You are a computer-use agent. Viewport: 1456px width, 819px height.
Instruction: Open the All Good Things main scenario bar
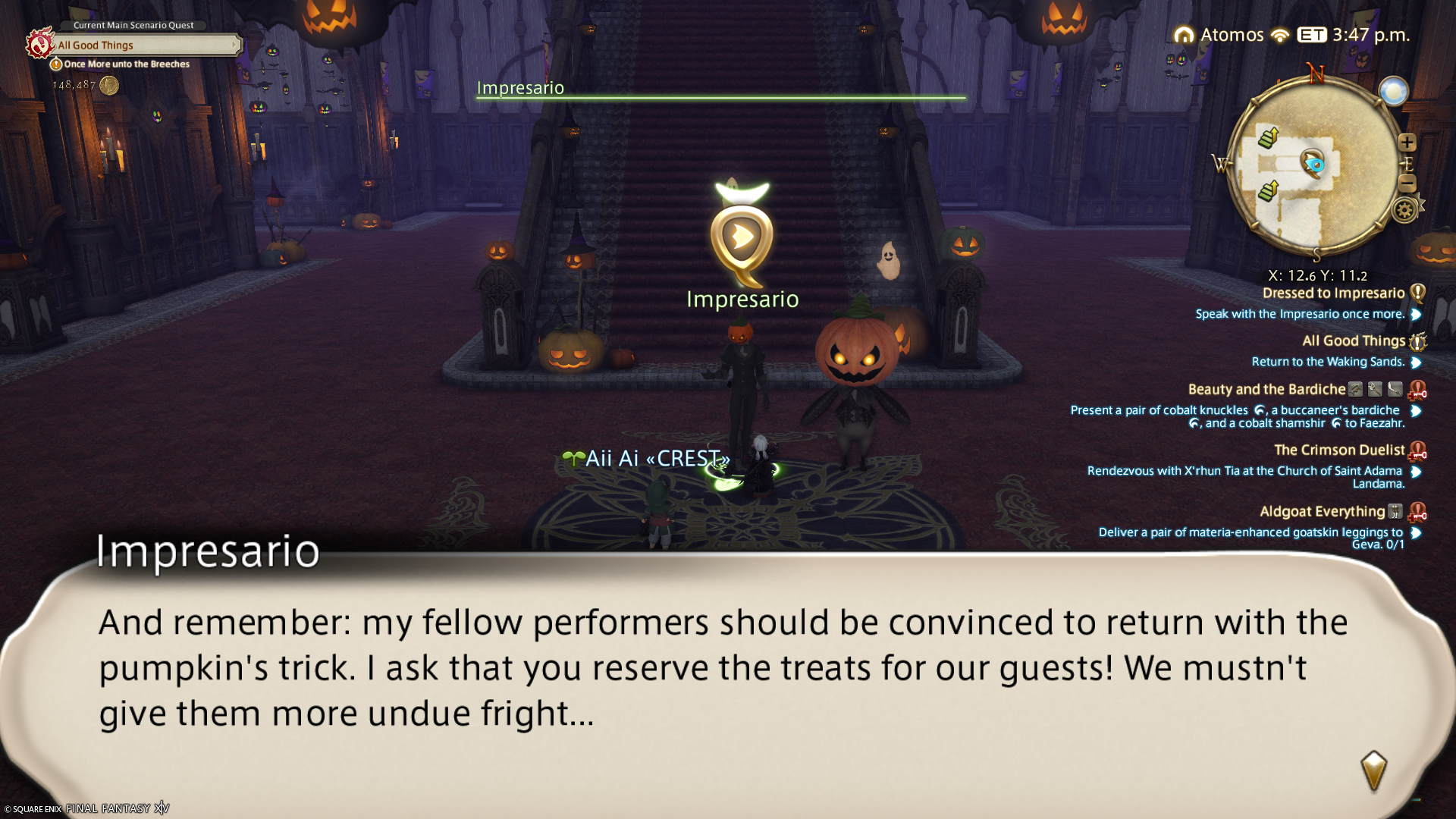[144, 45]
